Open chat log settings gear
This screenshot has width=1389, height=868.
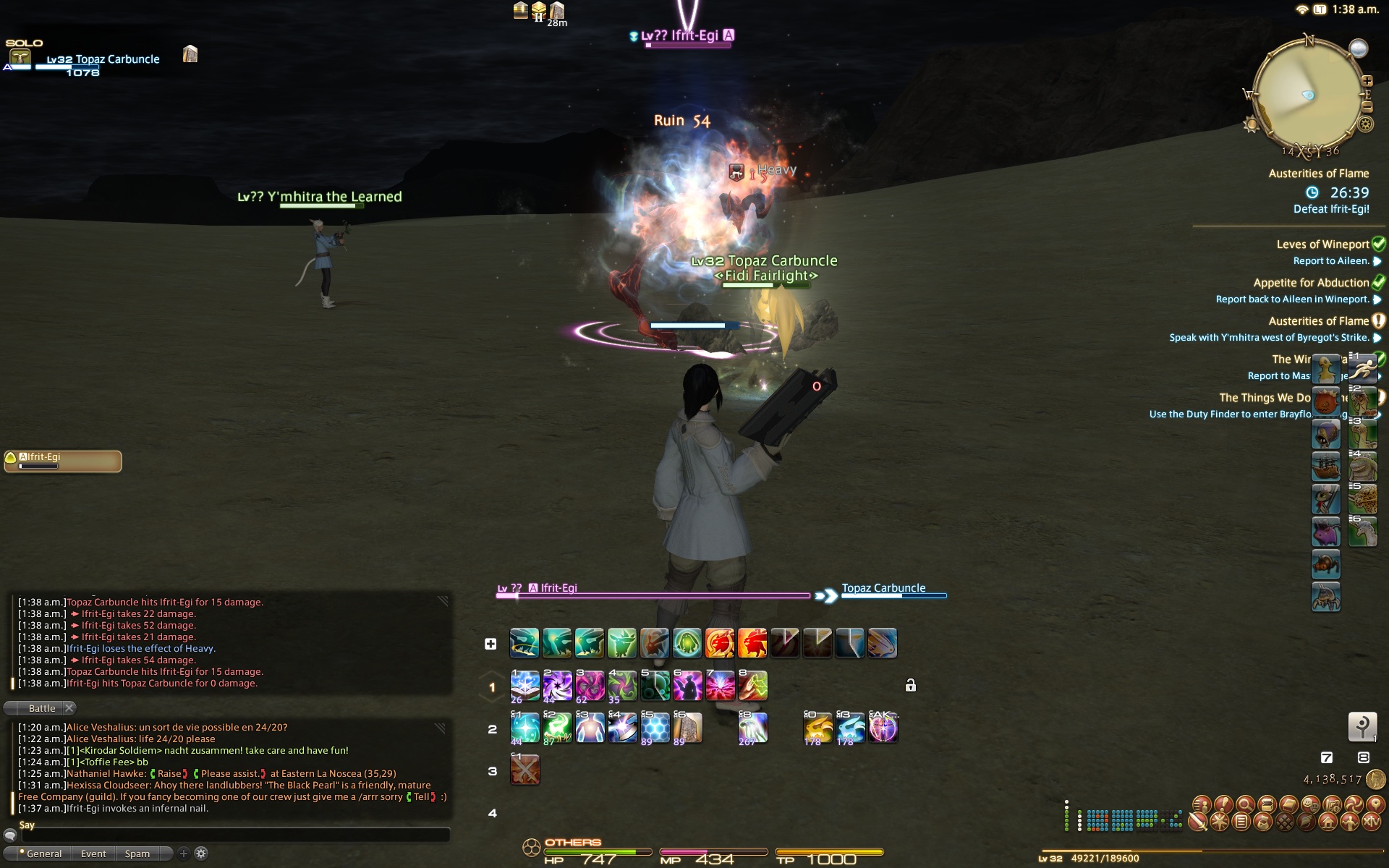(201, 854)
